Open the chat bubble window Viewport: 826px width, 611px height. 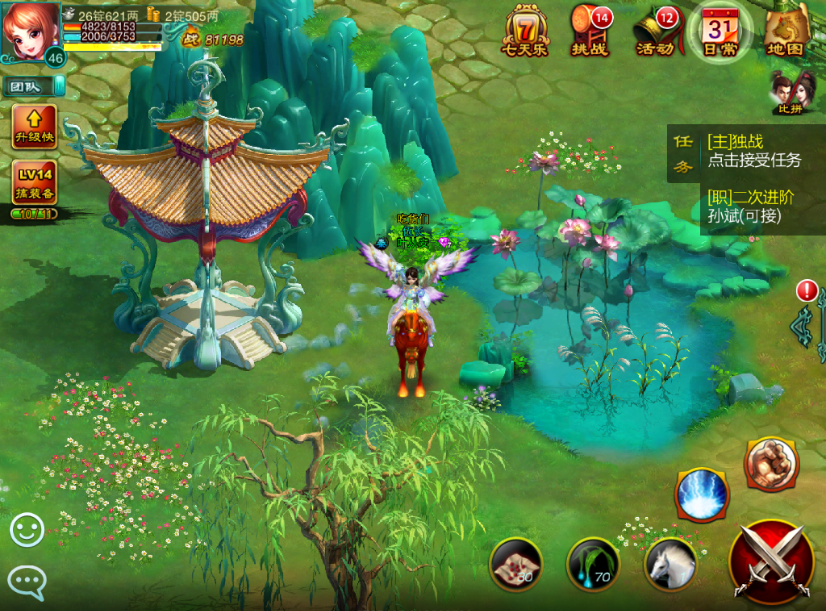click(27, 579)
